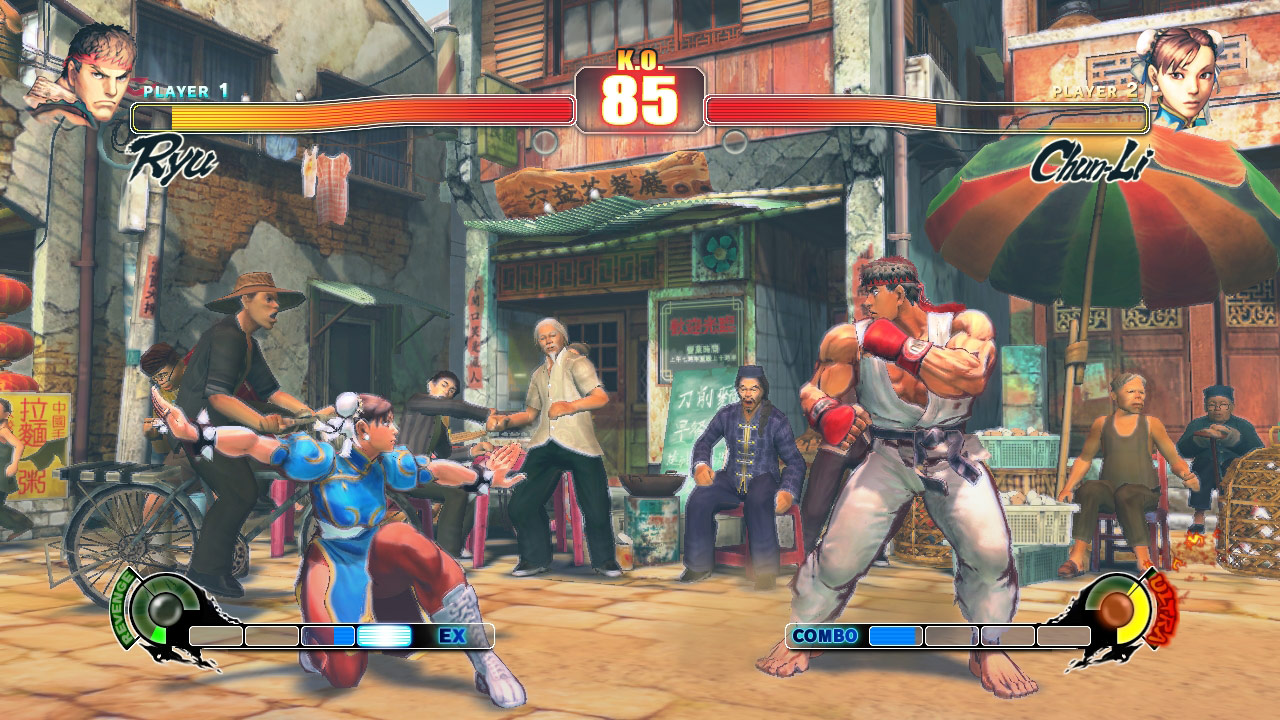This screenshot has width=1280, height=720.
Task: Toggle the round indicator under Chun-Li's health bar
Action: point(737,140)
